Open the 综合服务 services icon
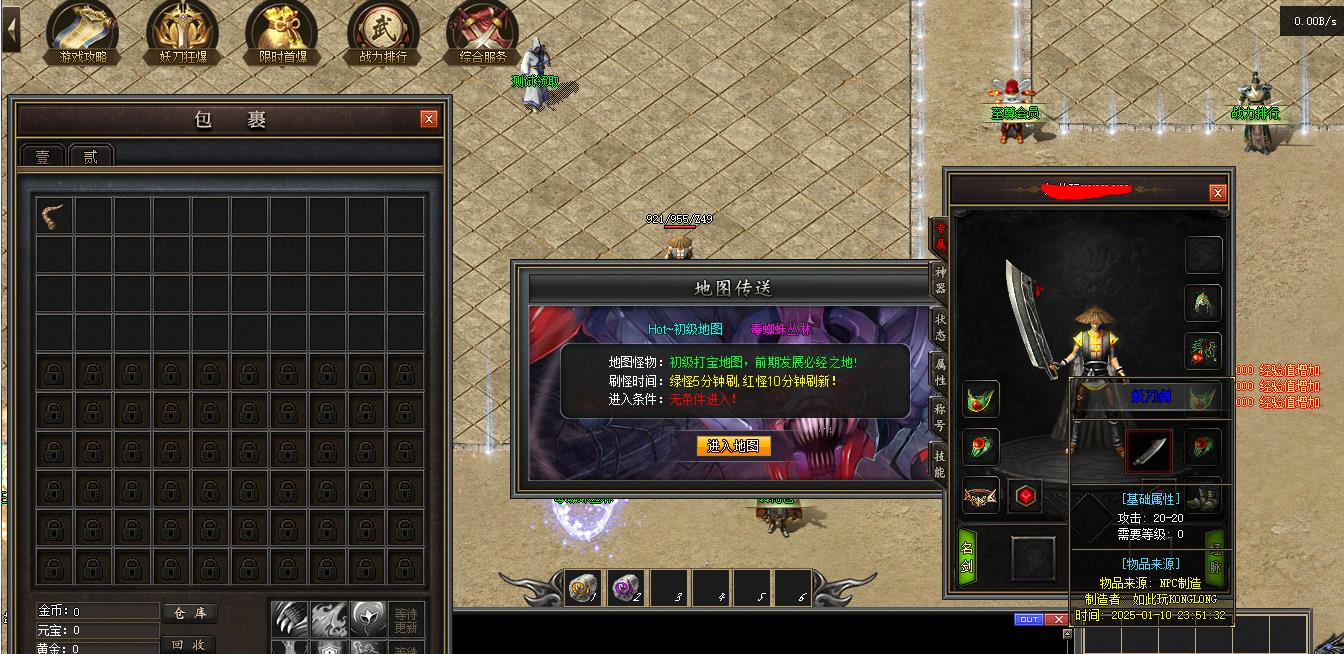The width and height of the screenshot is (1344, 654). pos(483,30)
